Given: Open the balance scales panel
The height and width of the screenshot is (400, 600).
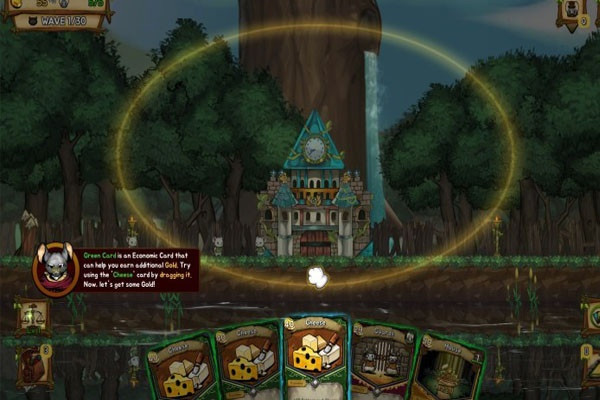Looking at the screenshot, I should click(x=33, y=316).
